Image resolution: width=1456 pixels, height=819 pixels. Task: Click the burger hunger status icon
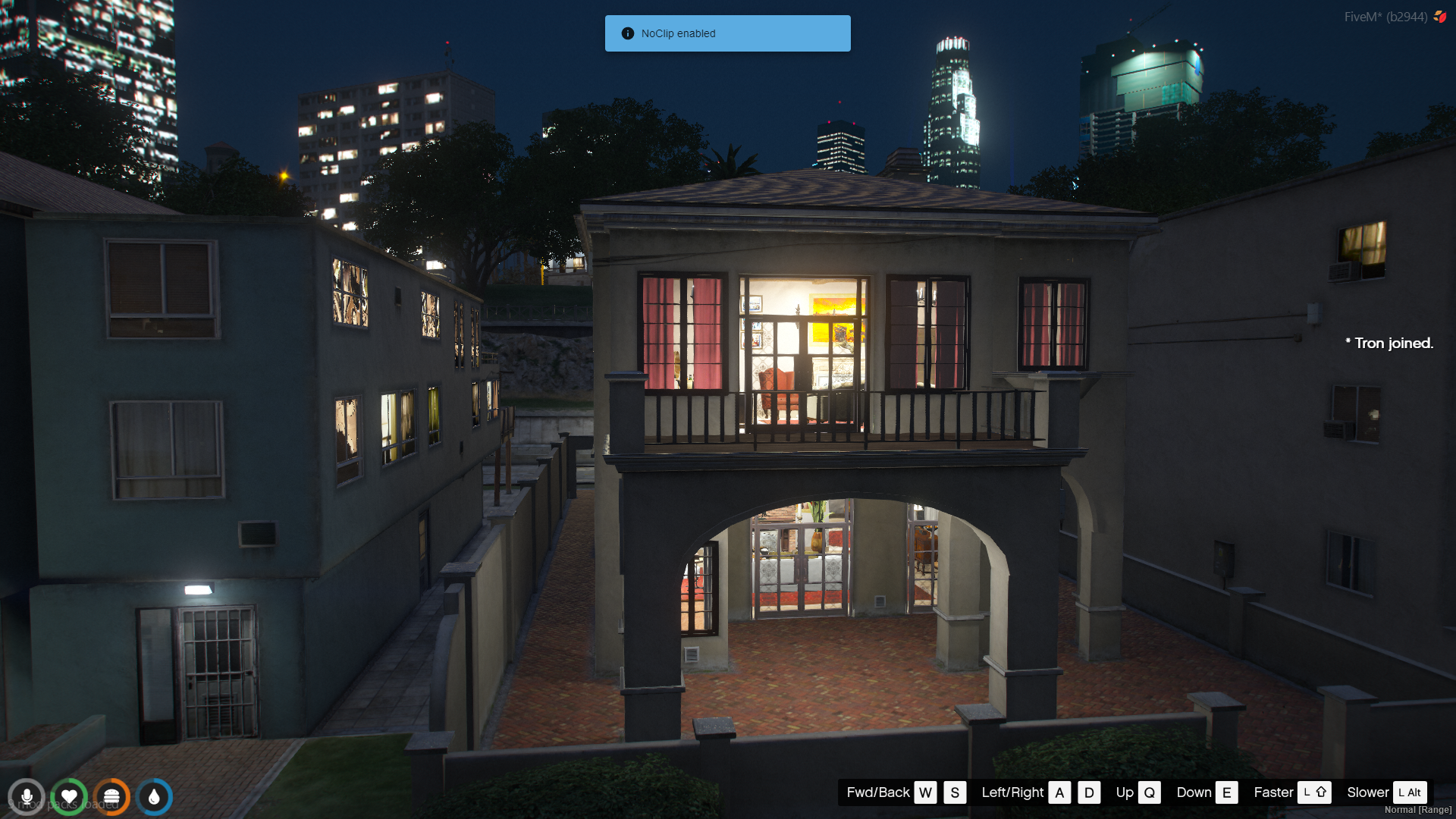(111, 797)
